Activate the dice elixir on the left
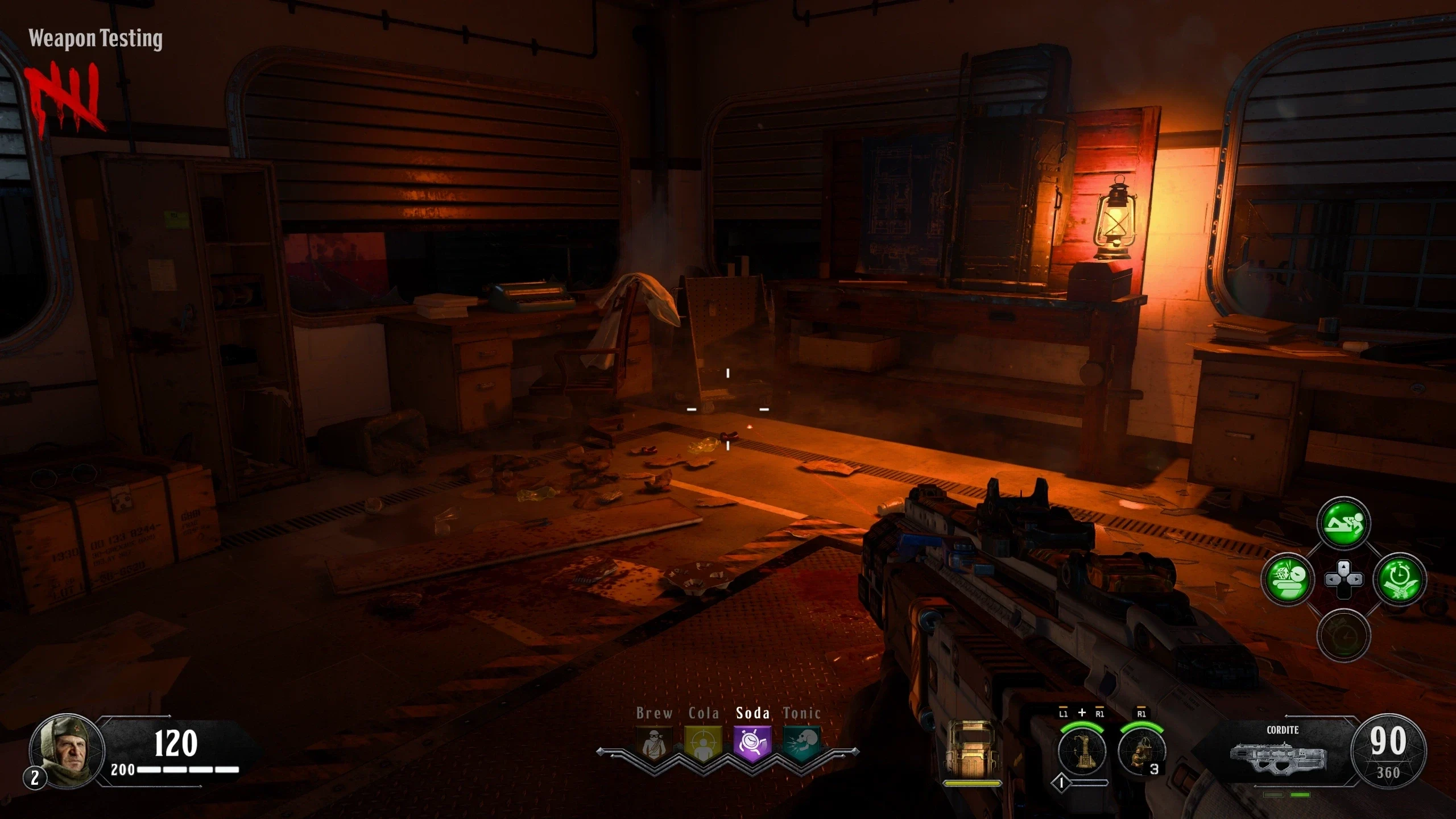The height and width of the screenshot is (819, 1456). coord(1288,580)
